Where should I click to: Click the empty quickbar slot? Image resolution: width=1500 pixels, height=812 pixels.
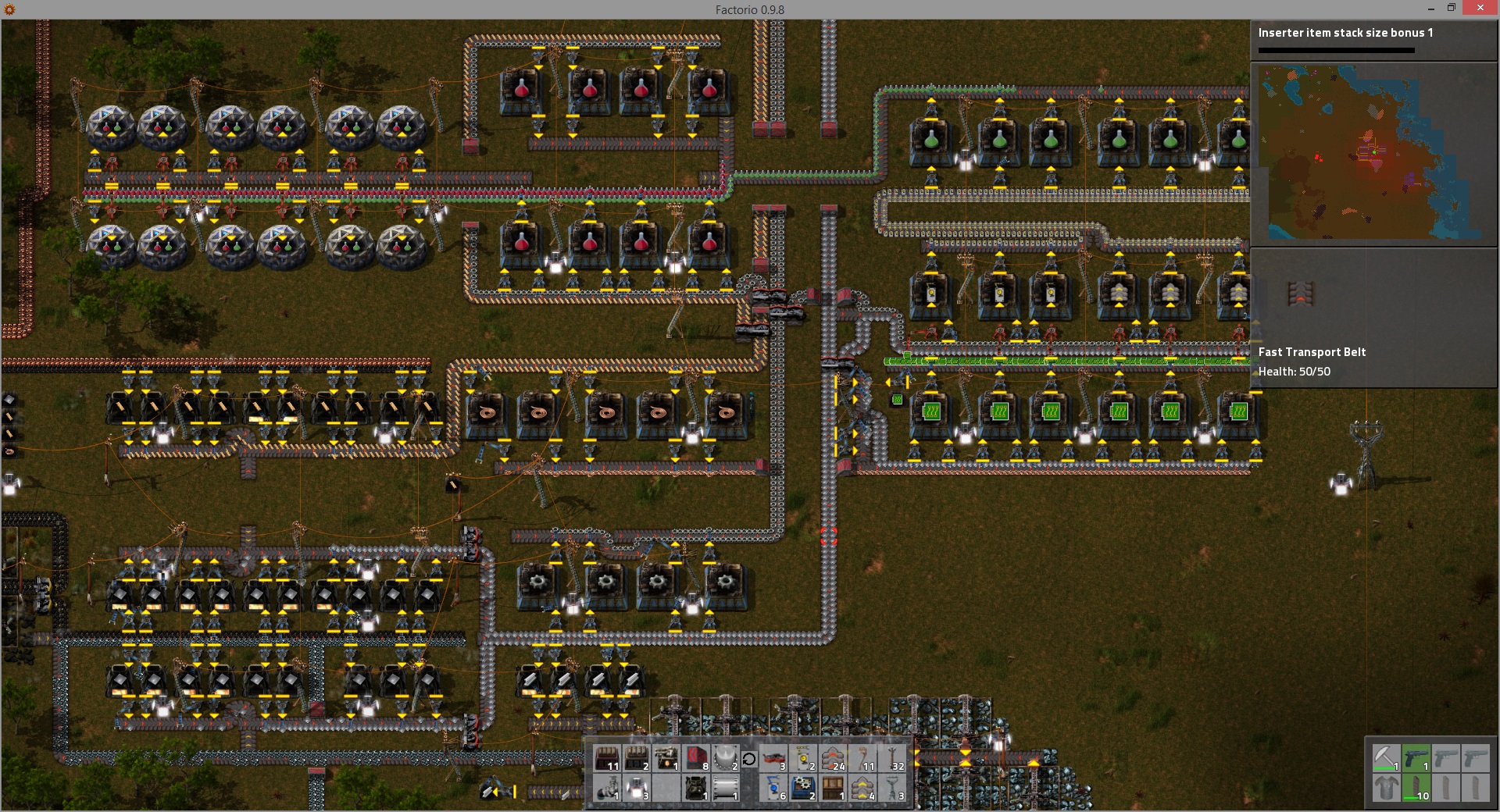click(666, 788)
